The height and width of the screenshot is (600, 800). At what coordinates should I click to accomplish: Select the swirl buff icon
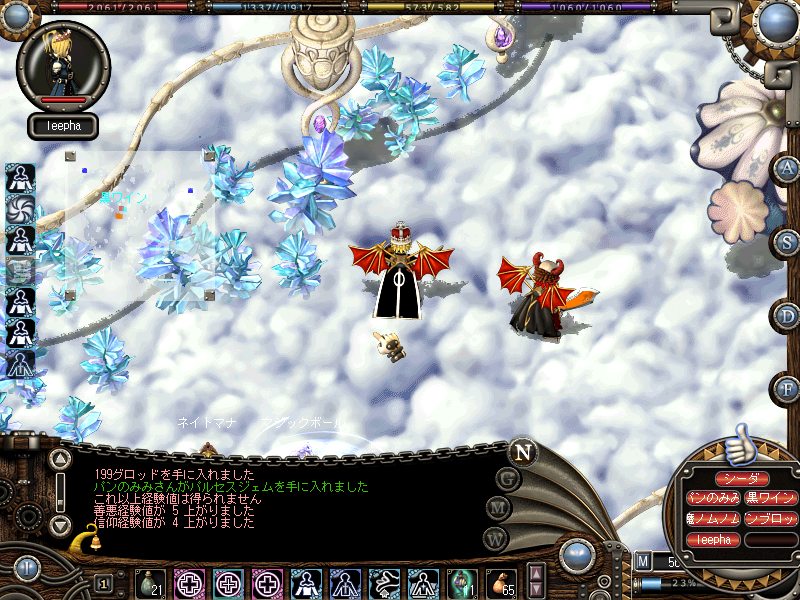[x=20, y=208]
